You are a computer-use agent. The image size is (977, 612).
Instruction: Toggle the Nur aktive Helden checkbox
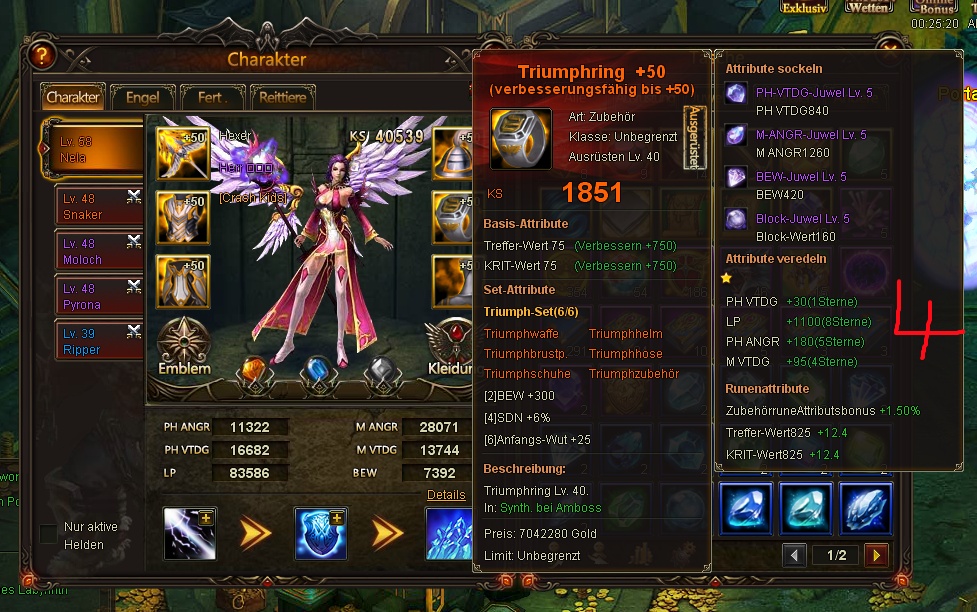pos(48,534)
